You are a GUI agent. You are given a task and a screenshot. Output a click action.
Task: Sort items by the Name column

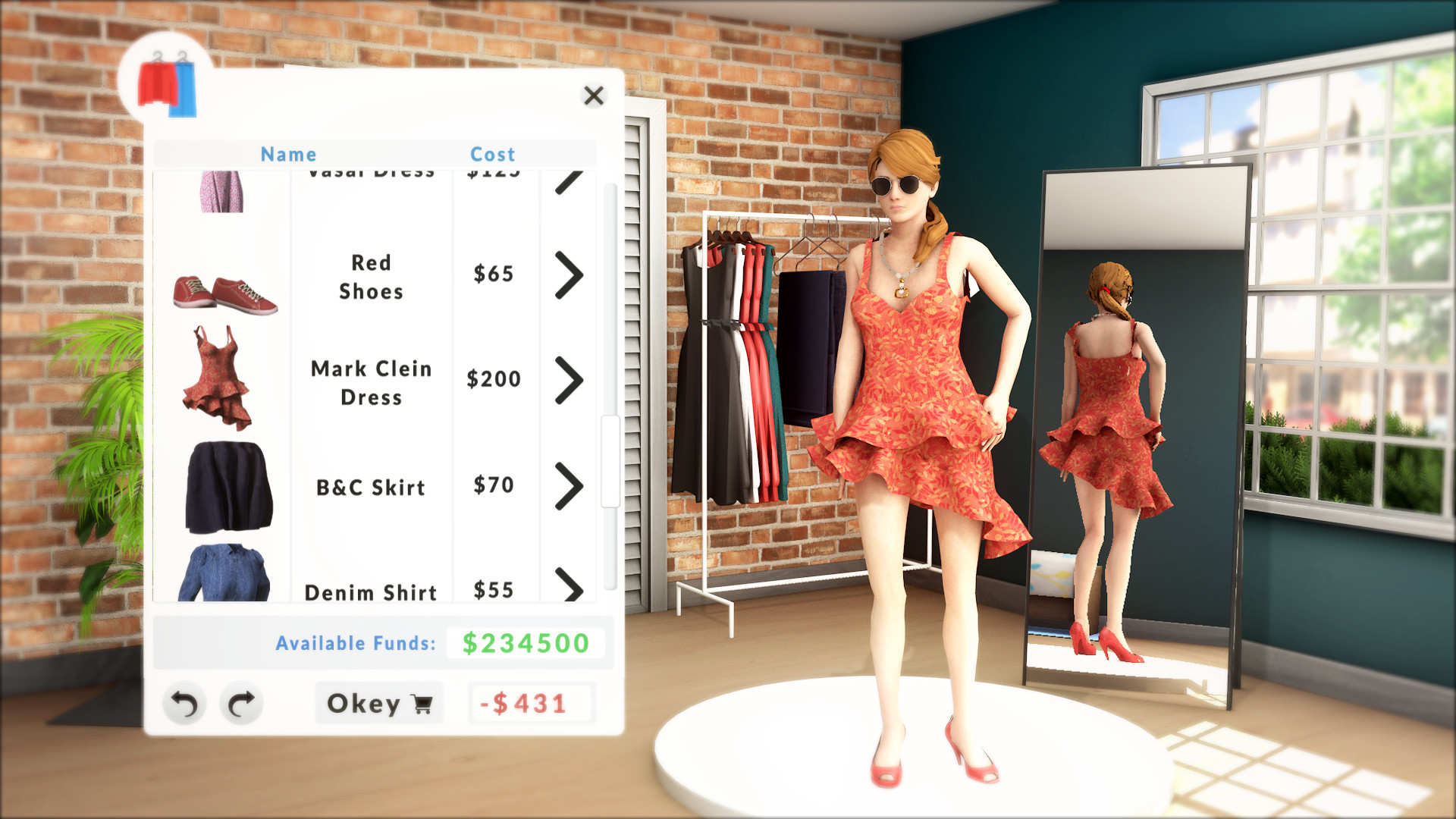pos(288,154)
